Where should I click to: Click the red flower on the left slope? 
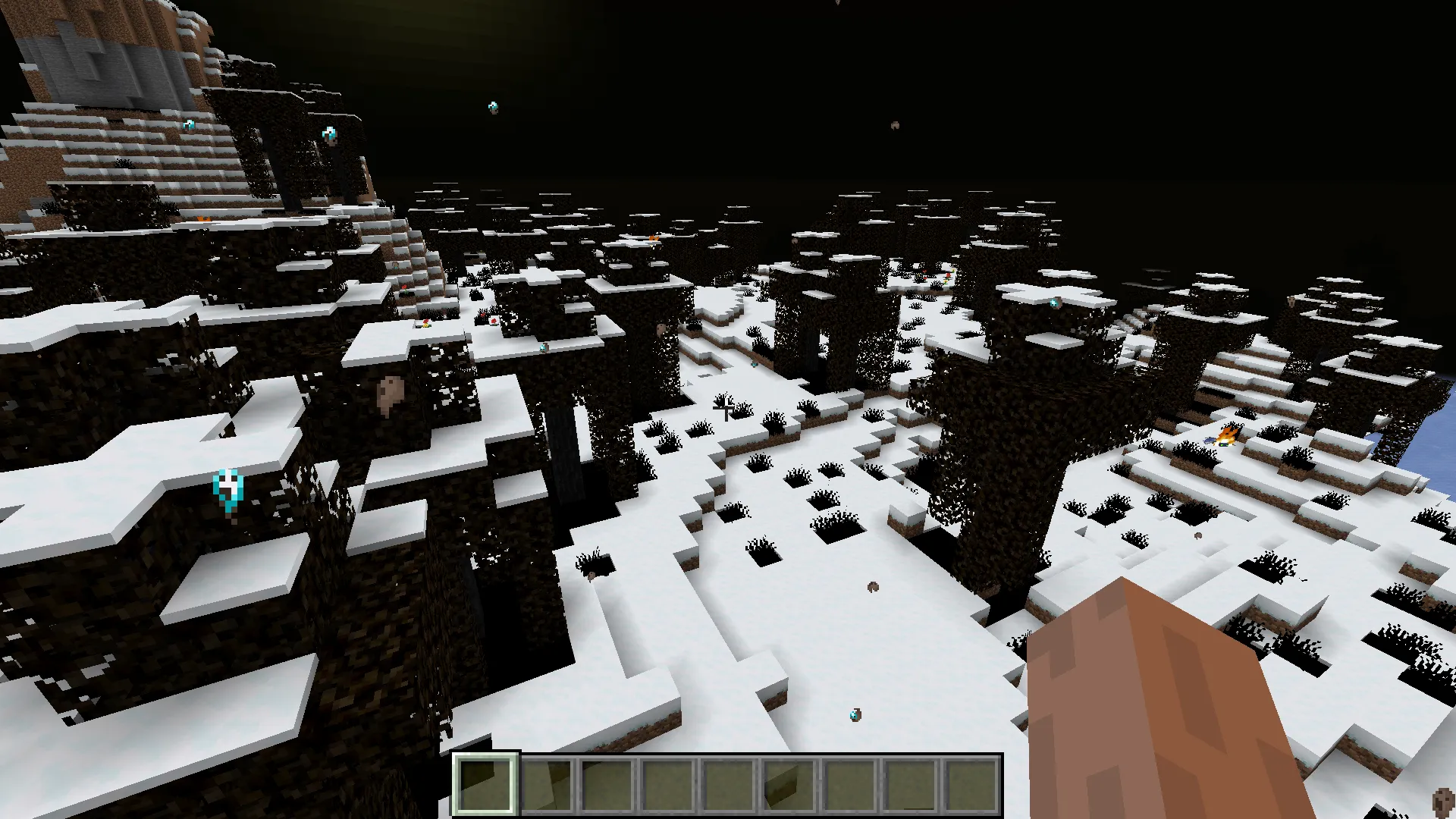point(494,322)
